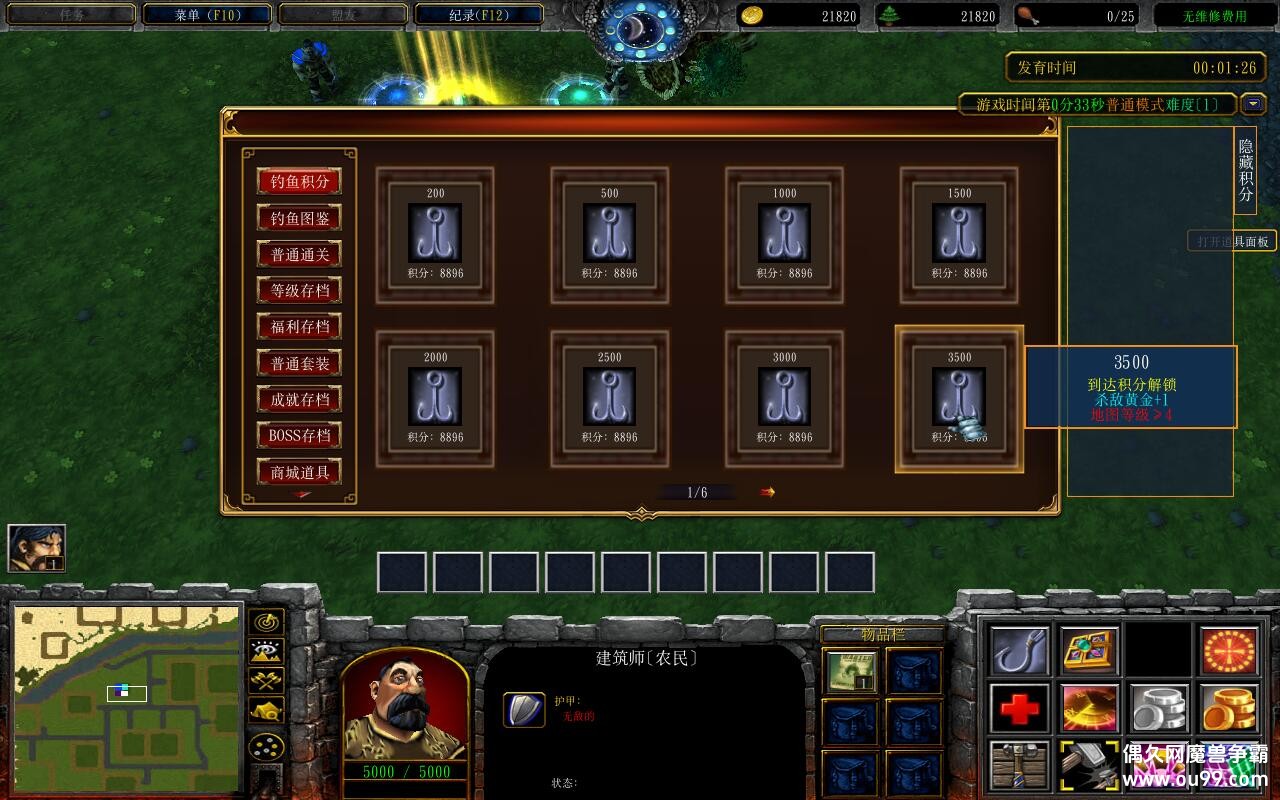Click the 打开道具面板 button
This screenshot has width=1280, height=800.
click(x=1232, y=241)
